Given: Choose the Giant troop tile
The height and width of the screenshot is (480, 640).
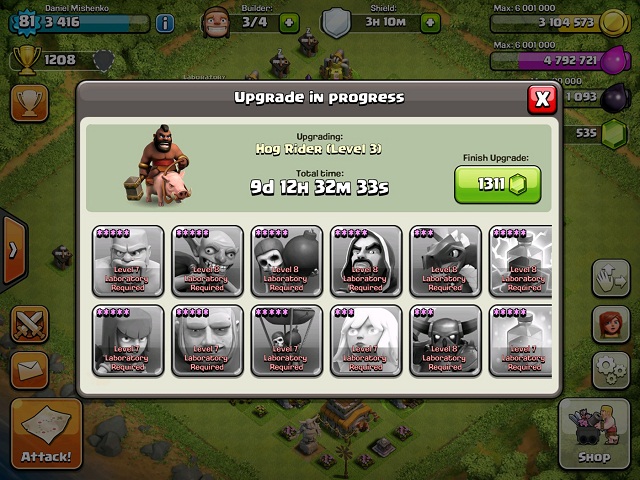Looking at the screenshot, I should pyautogui.click(x=207, y=340).
